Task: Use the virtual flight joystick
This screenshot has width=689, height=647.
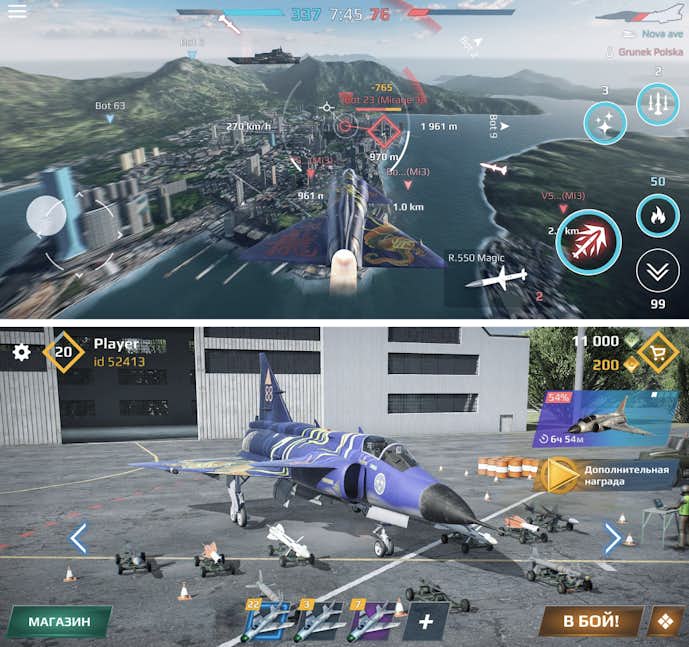Action: point(47,215)
